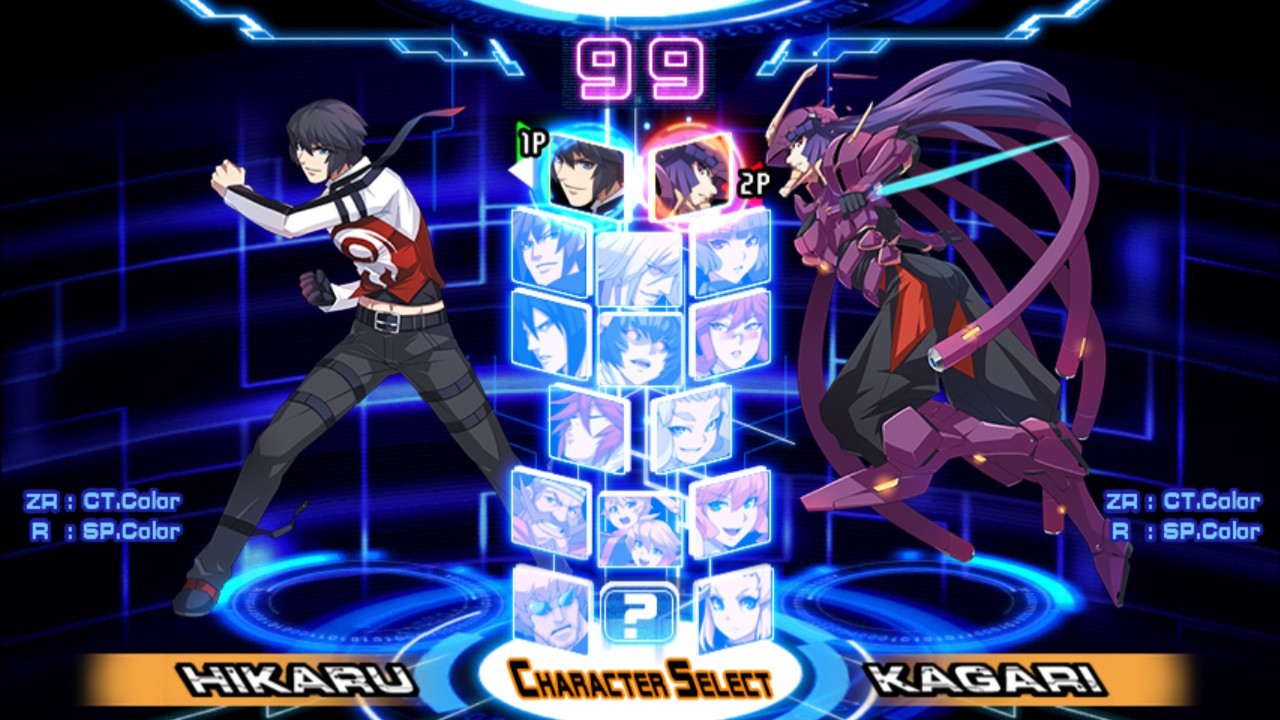Select Hikaru's highlighted 1P portrait
Viewport: 1280px width, 720px height.
pyautogui.click(x=587, y=175)
